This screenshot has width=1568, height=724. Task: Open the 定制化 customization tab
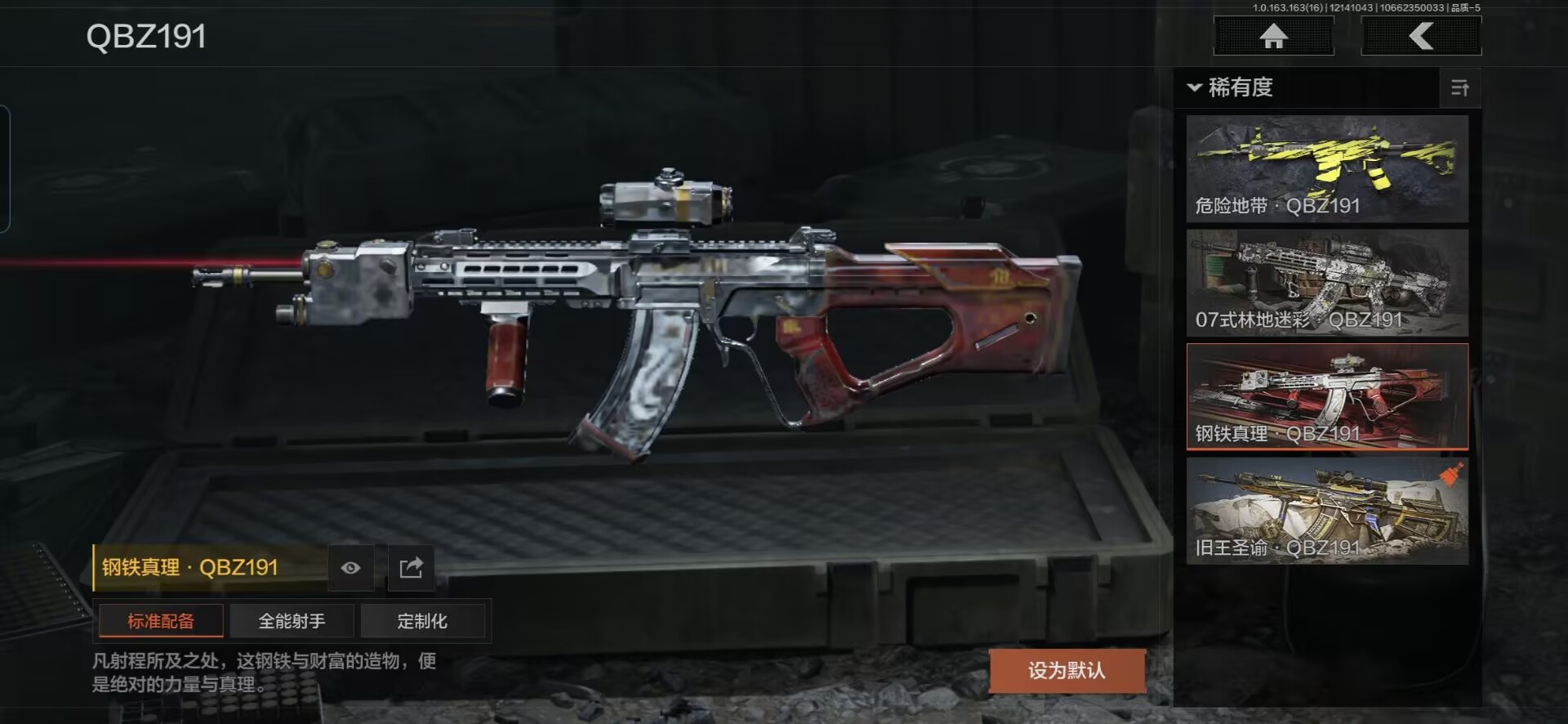click(422, 621)
